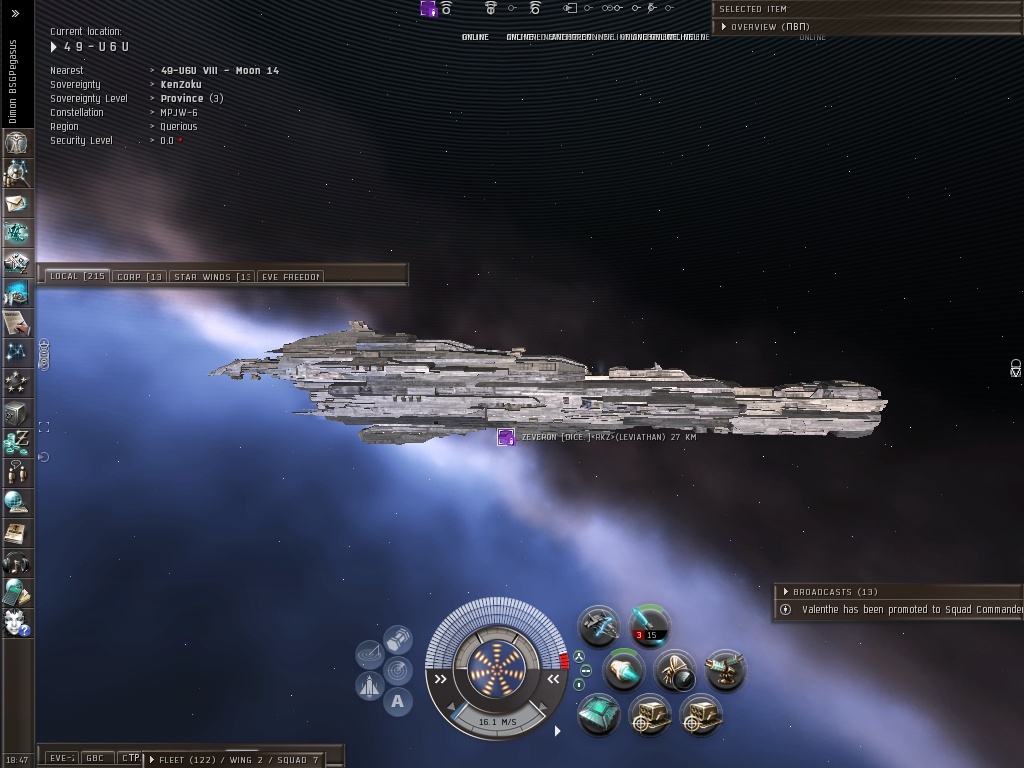Activate the missile launcher module showing 15
Viewport: 1024px width, 768px height.
[649, 626]
